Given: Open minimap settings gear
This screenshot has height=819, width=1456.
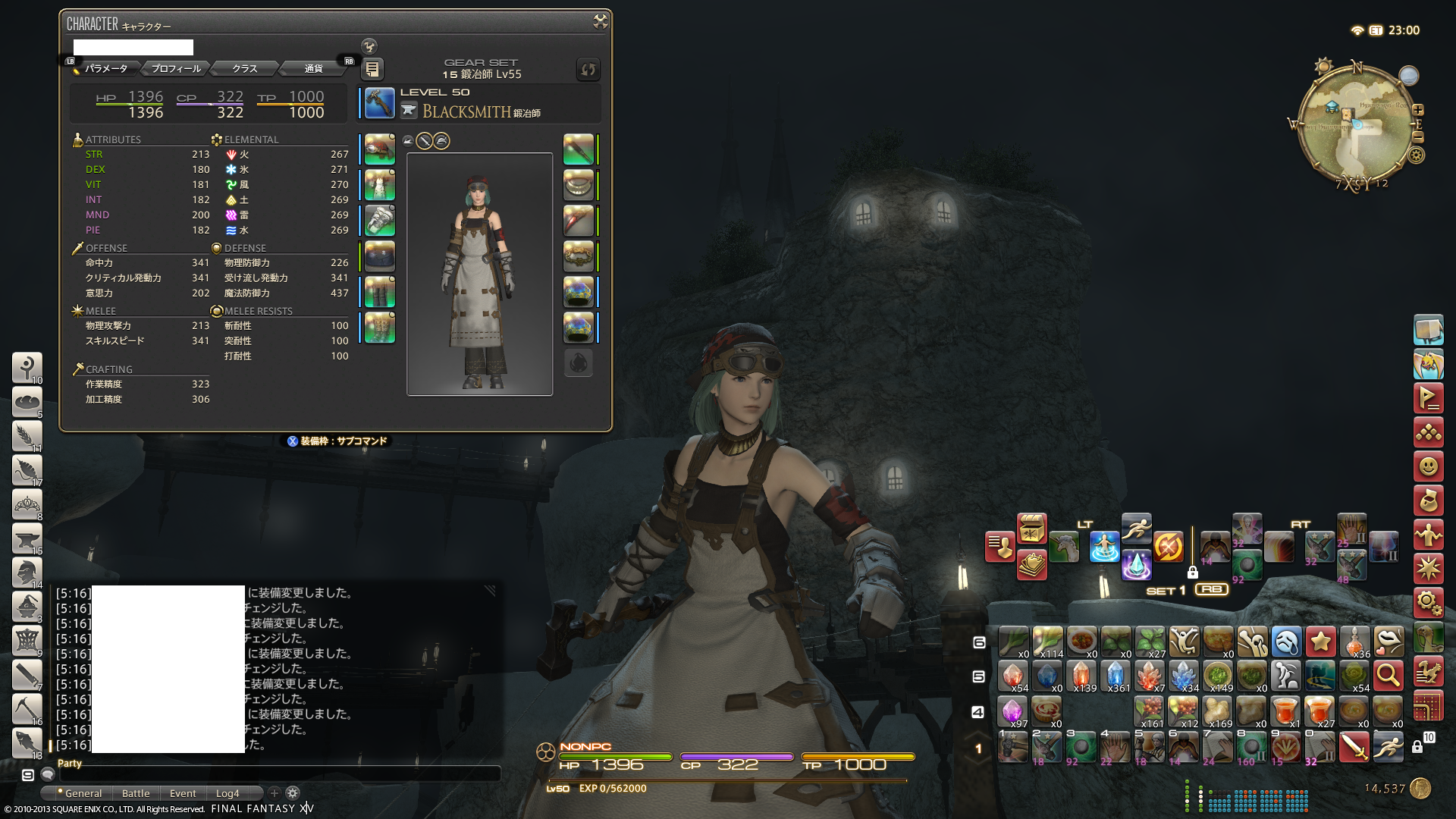Looking at the screenshot, I should (x=1416, y=155).
